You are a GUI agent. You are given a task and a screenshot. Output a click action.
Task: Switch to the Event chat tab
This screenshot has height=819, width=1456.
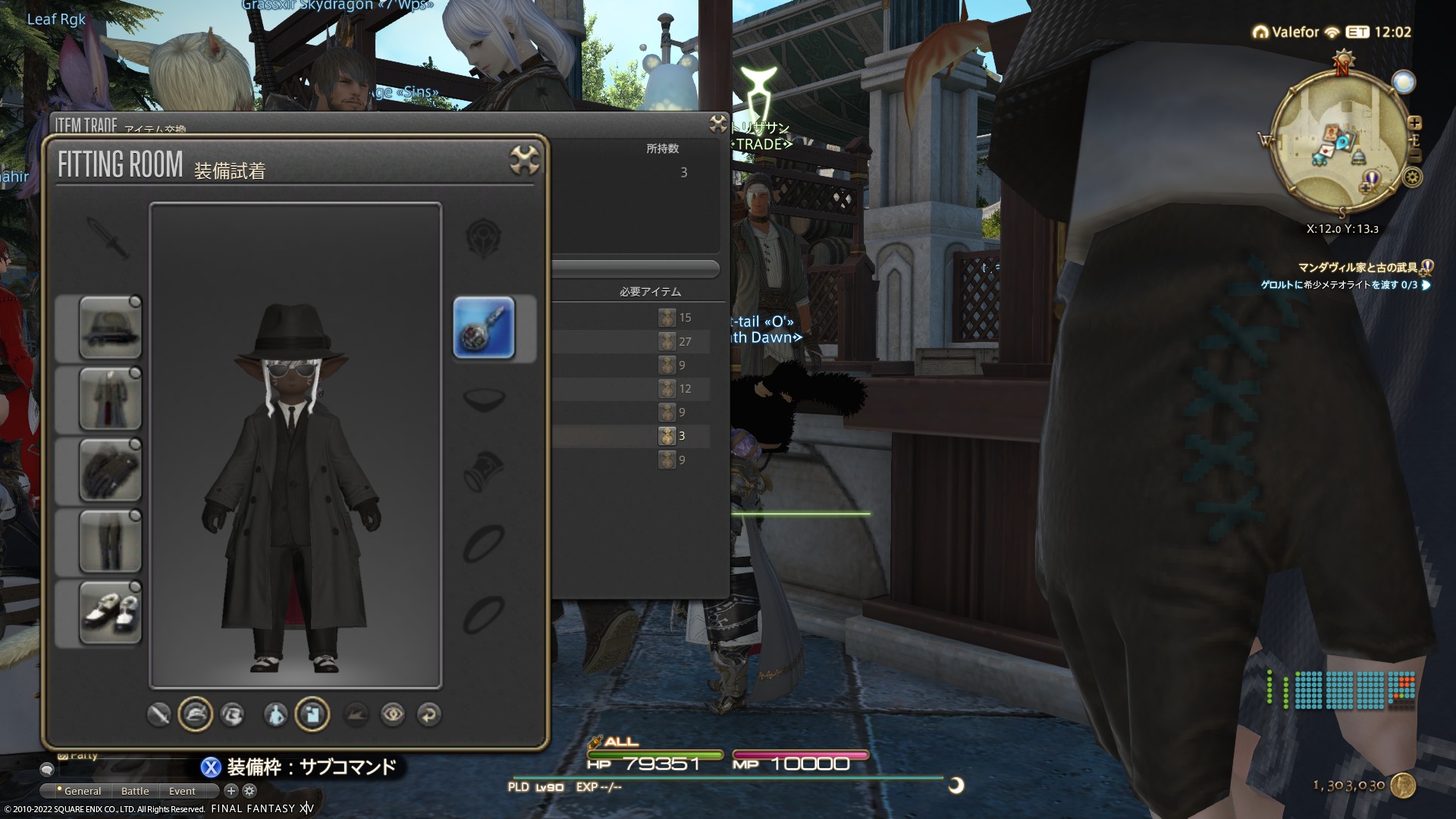click(182, 791)
